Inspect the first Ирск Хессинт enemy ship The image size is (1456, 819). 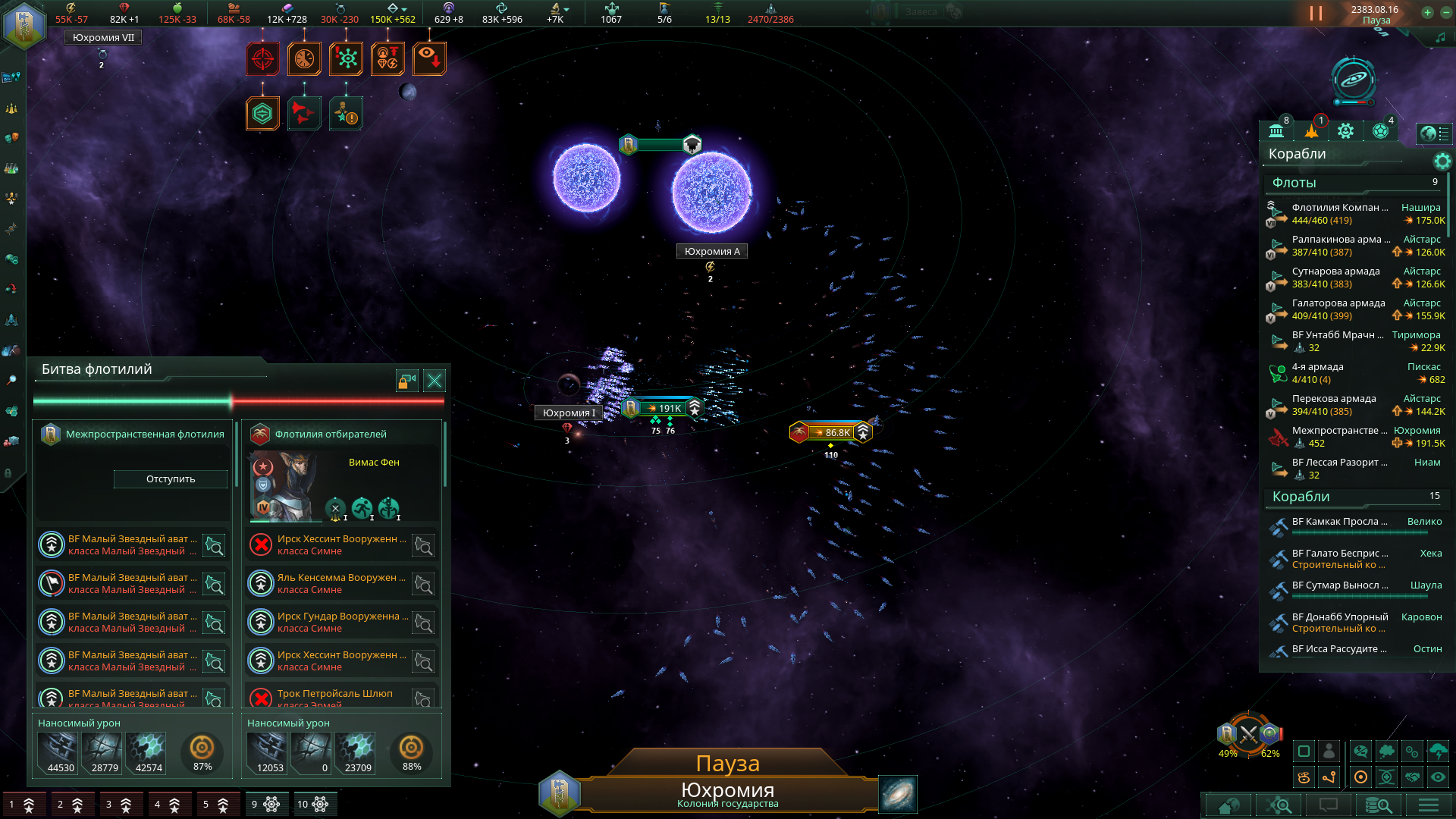(340, 544)
